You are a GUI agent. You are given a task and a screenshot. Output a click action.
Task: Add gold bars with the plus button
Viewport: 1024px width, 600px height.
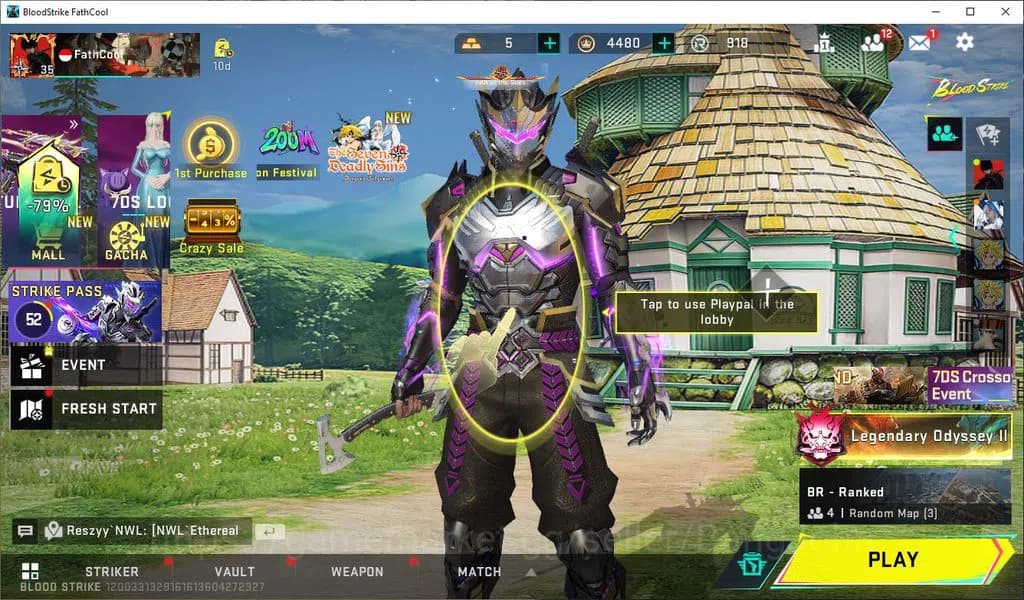click(x=549, y=43)
